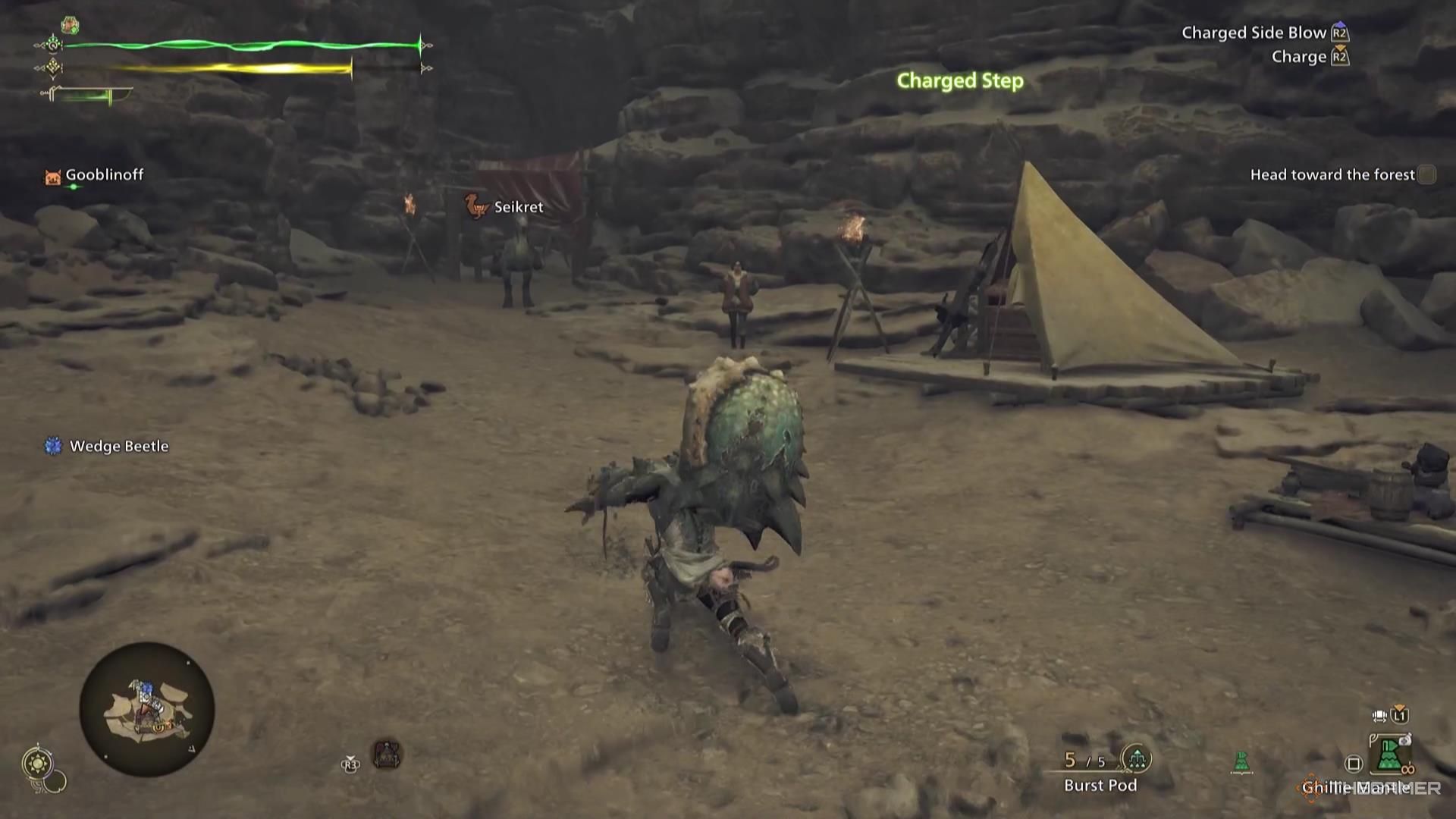Screen dimensions: 1456x819
Task: Expand the Charged Step skill notification
Action: coord(959,81)
